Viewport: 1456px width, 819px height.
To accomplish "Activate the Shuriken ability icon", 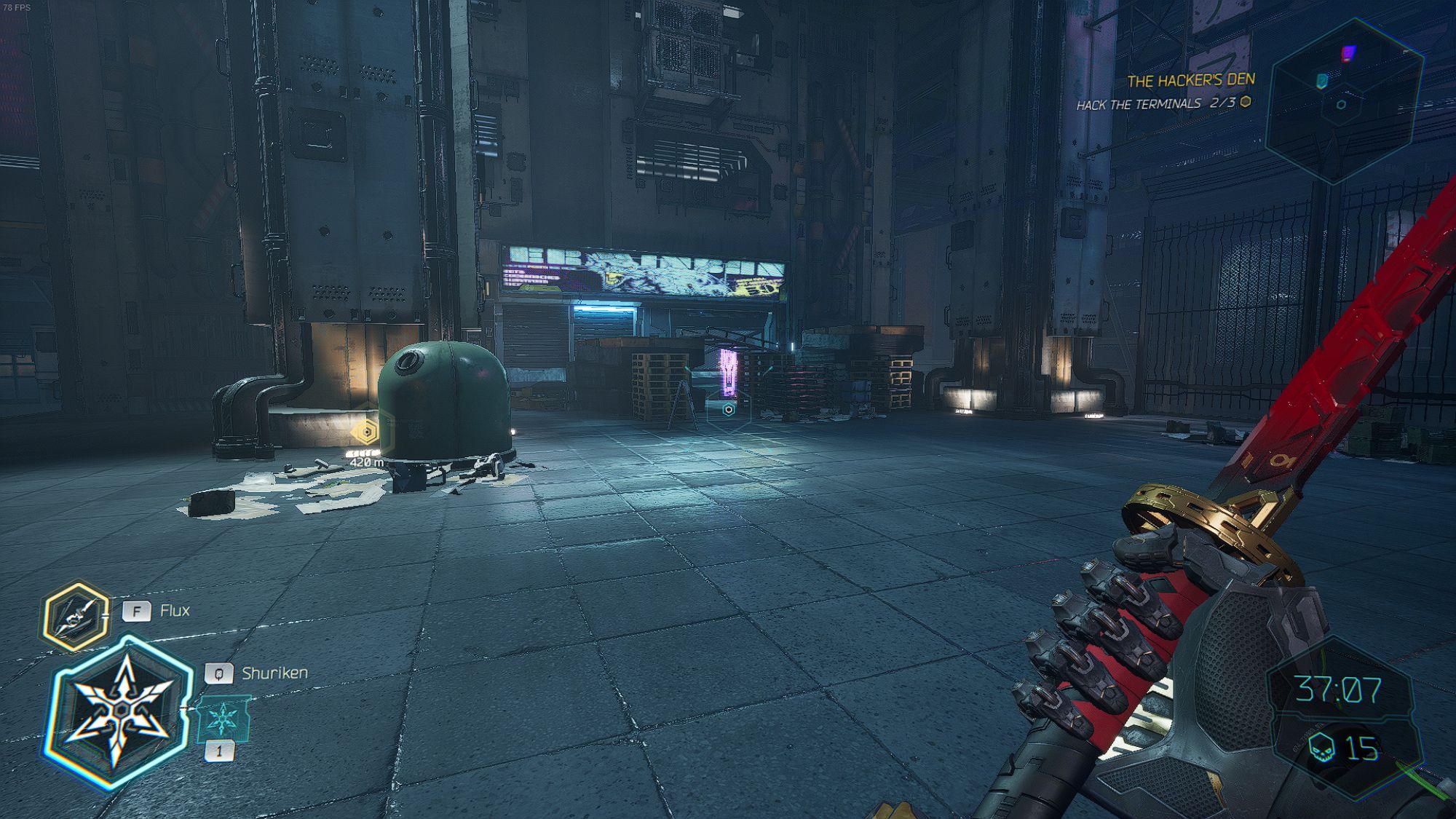I will pyautogui.click(x=121, y=711).
